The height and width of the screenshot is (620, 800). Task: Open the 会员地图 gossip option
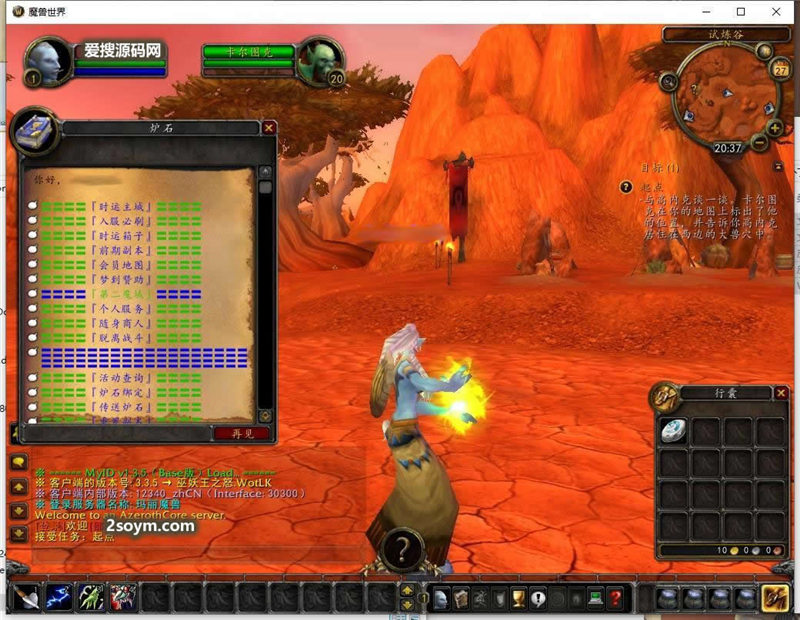tap(119, 266)
